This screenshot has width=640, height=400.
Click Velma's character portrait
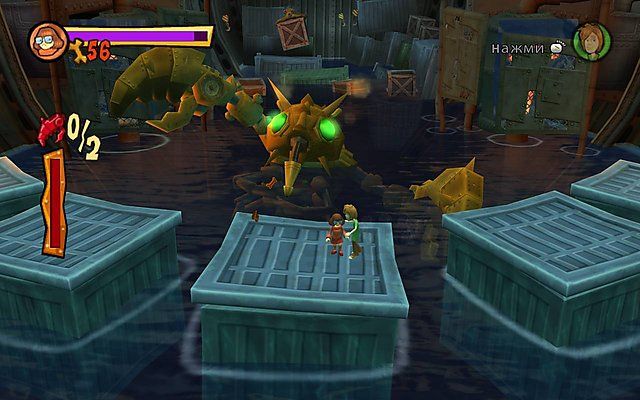tap(44, 41)
